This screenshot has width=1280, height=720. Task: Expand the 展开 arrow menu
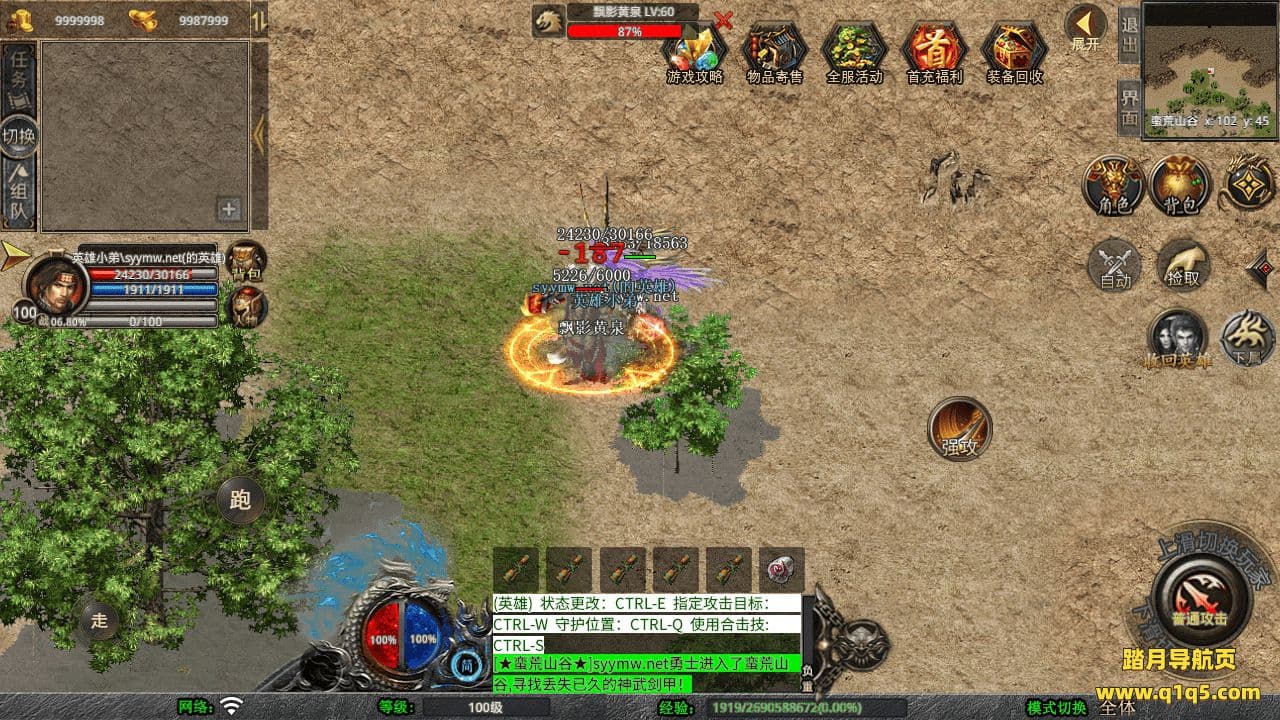click(1085, 26)
